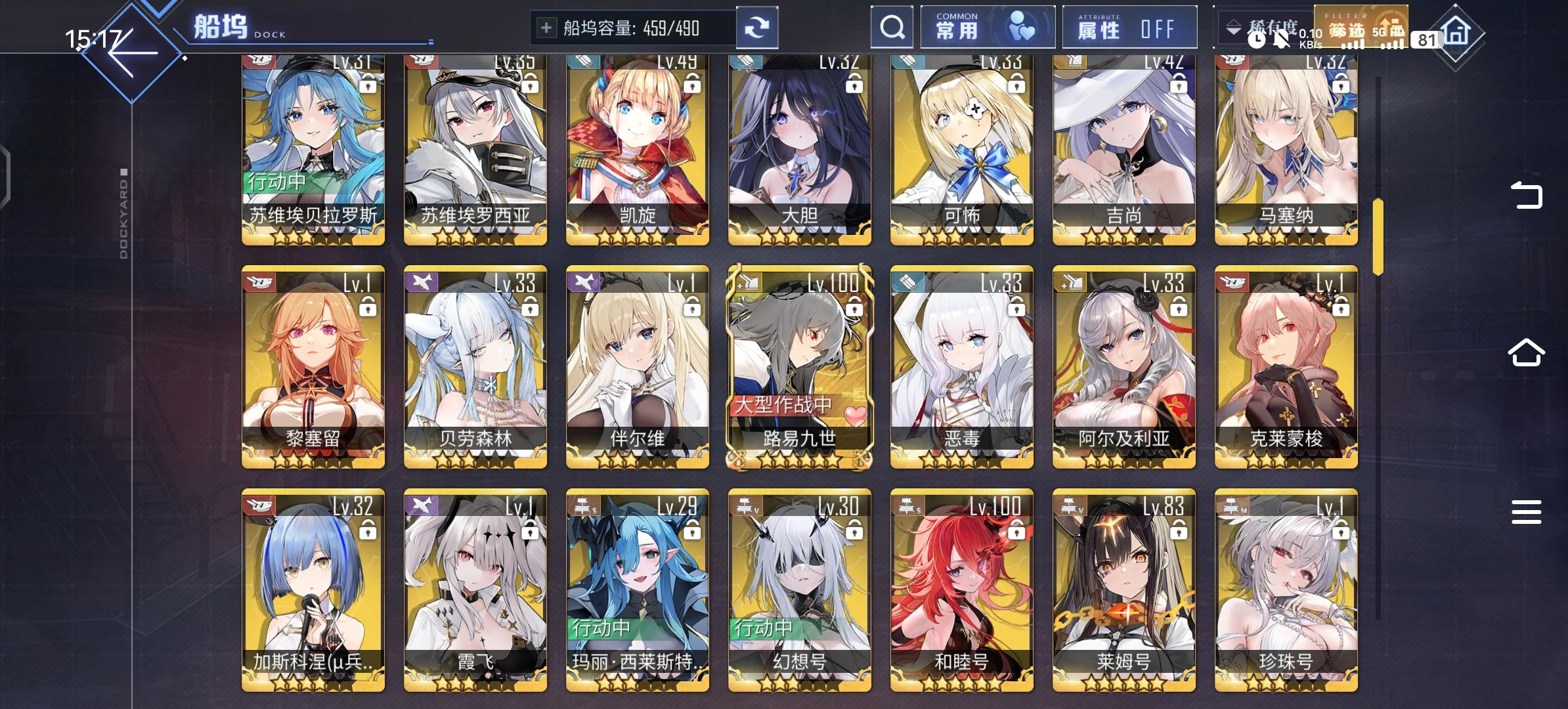Tap the refresh icon beside dock capacity

[x=758, y=27]
